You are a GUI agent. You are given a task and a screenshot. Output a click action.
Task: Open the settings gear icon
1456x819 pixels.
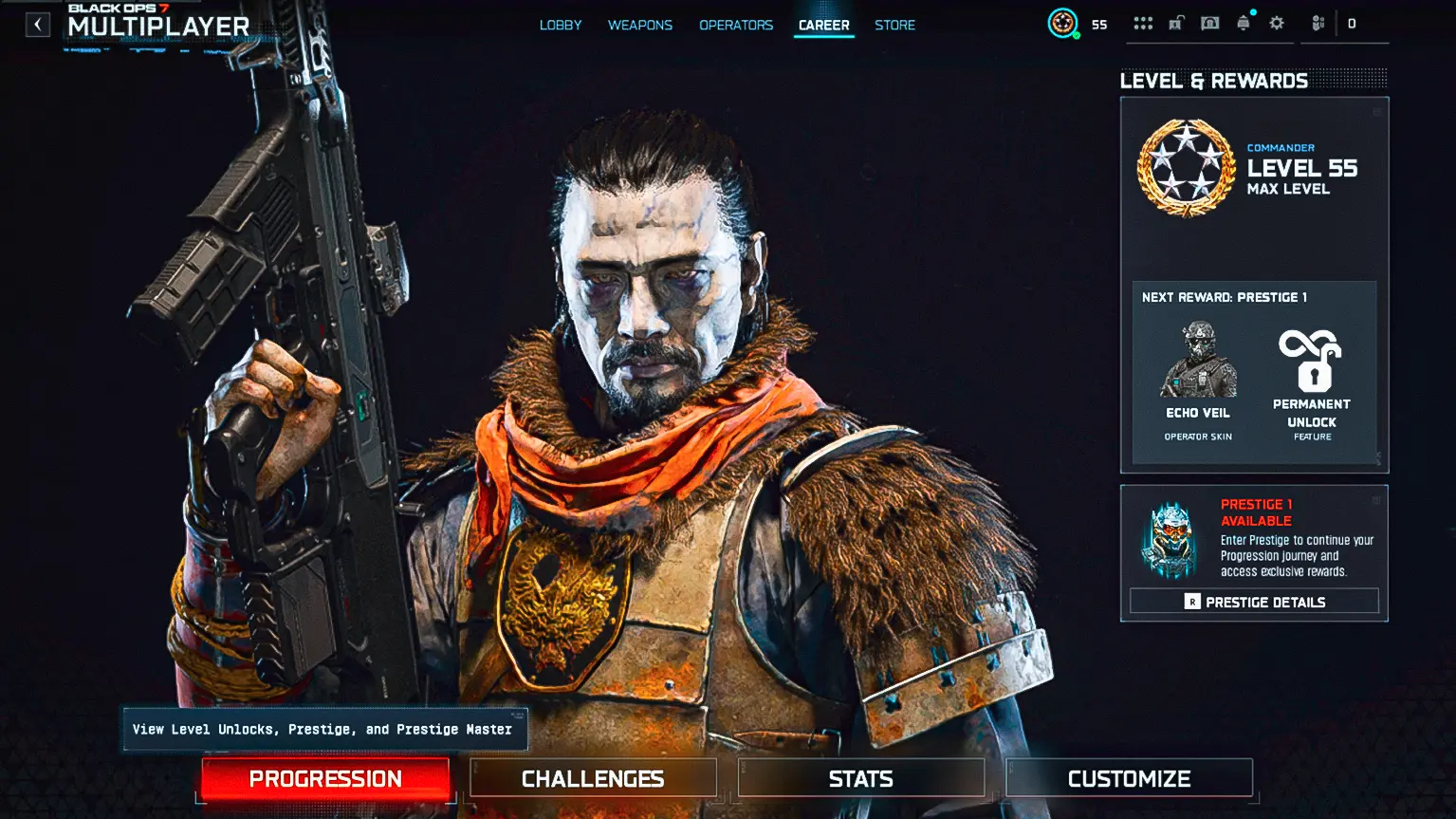pos(1276,22)
